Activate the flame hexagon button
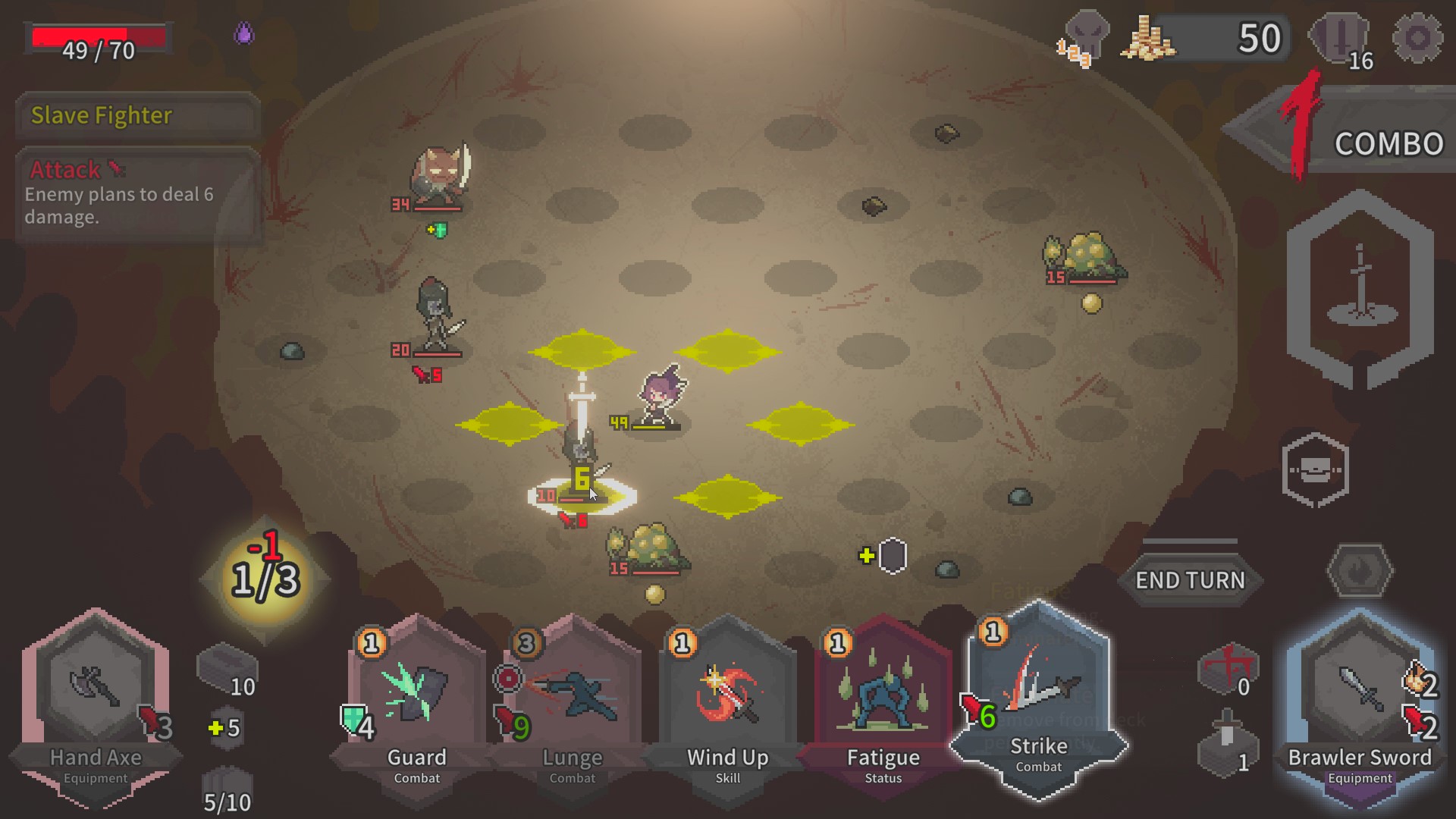The width and height of the screenshot is (1456, 819). point(1360,570)
